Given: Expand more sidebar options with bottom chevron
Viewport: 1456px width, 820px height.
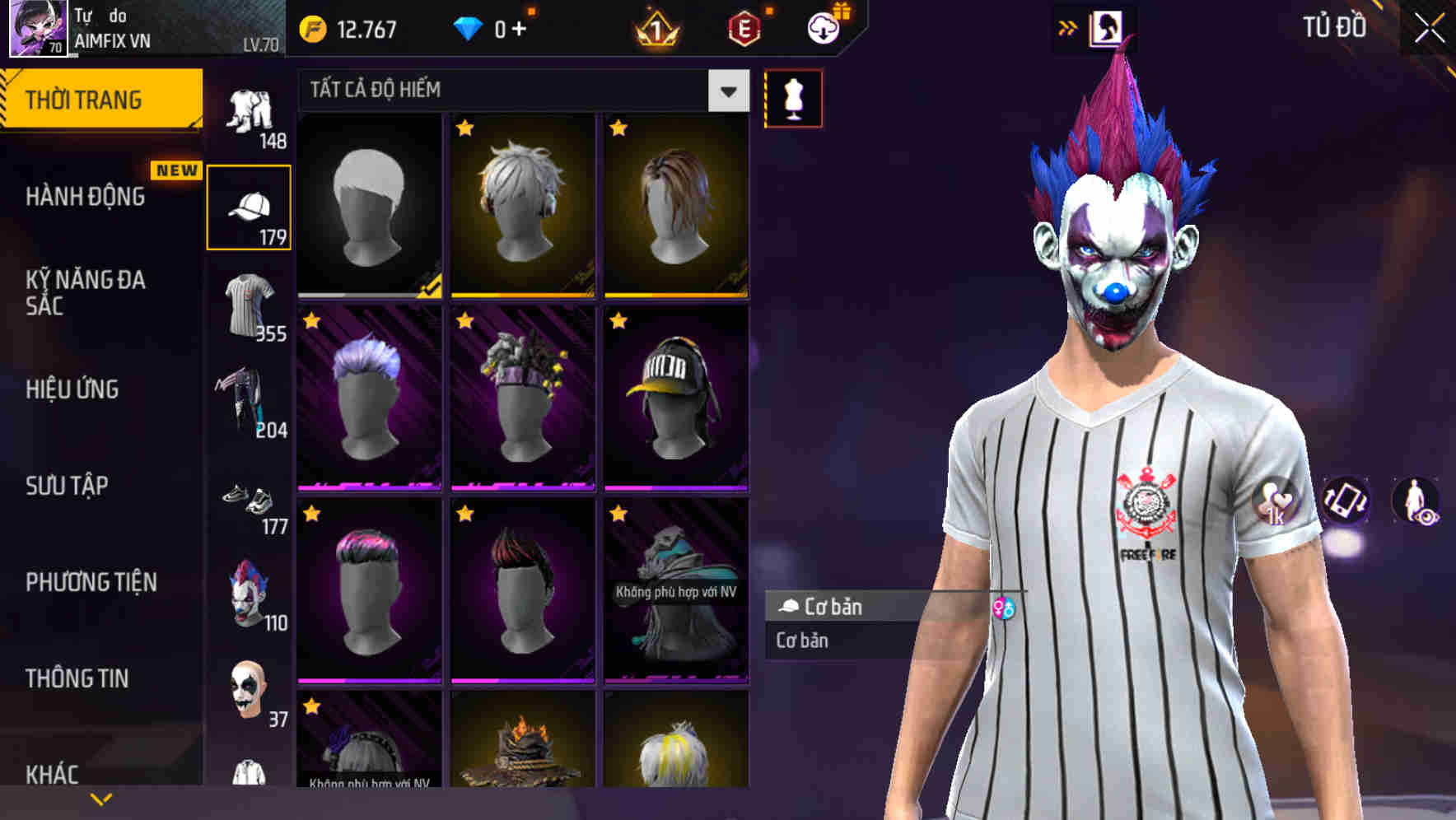Looking at the screenshot, I should pos(100,797).
